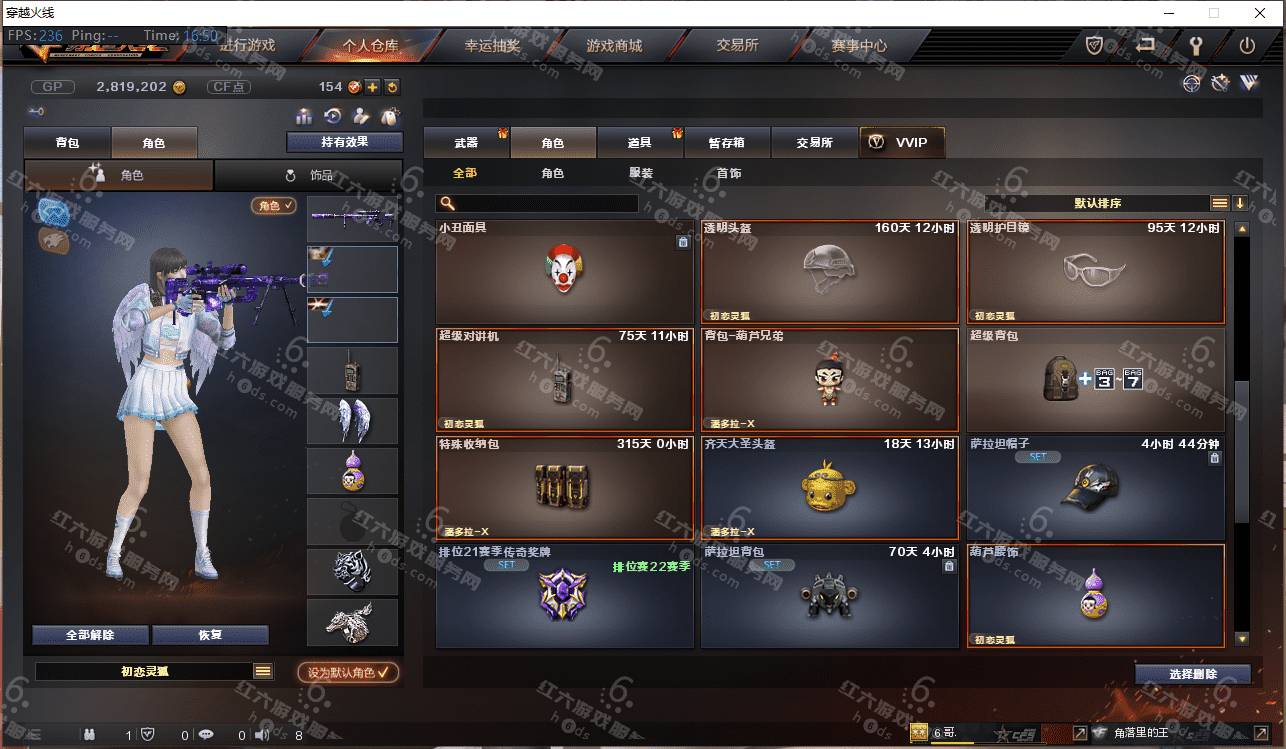1286x749 pixels.
Task: Click the 全部解除 button
Action: (x=91, y=635)
